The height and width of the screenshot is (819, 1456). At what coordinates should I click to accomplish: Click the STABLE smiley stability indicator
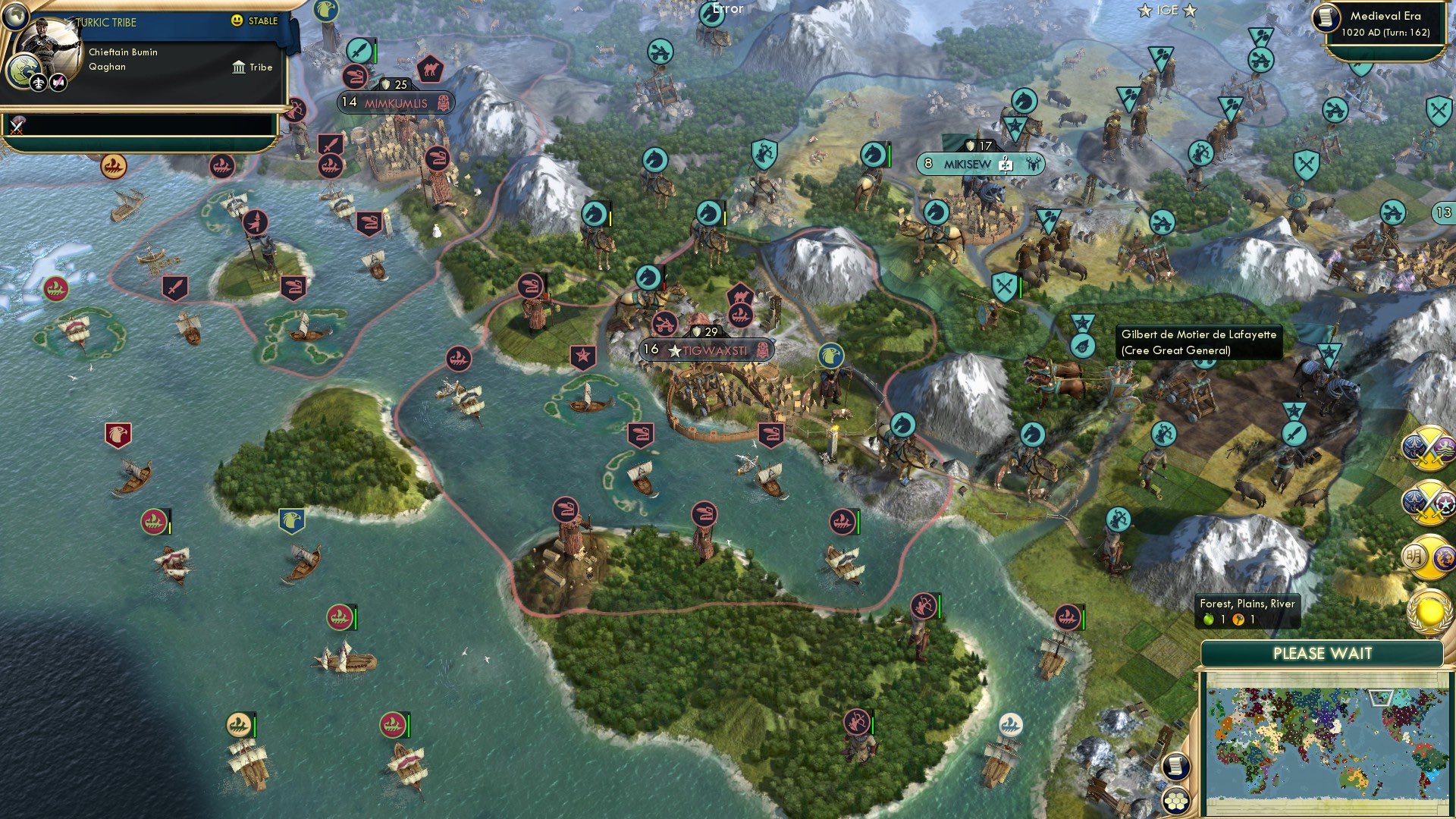pyautogui.click(x=237, y=21)
